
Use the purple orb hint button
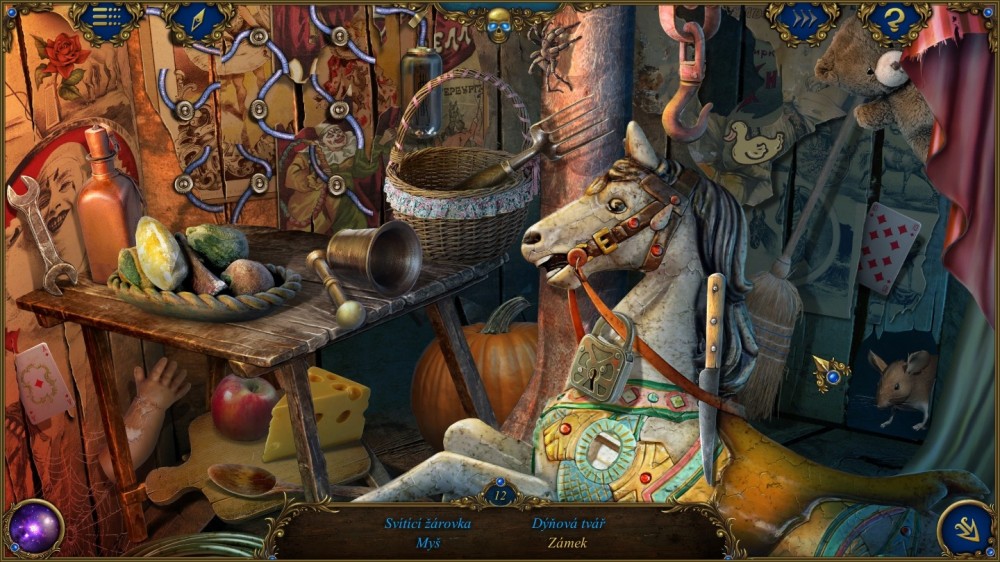pyautogui.click(x=36, y=527)
